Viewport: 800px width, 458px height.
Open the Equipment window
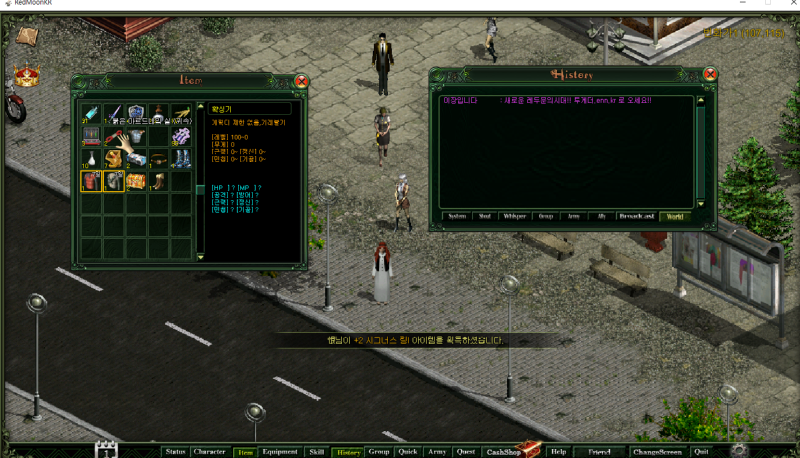tap(280, 451)
